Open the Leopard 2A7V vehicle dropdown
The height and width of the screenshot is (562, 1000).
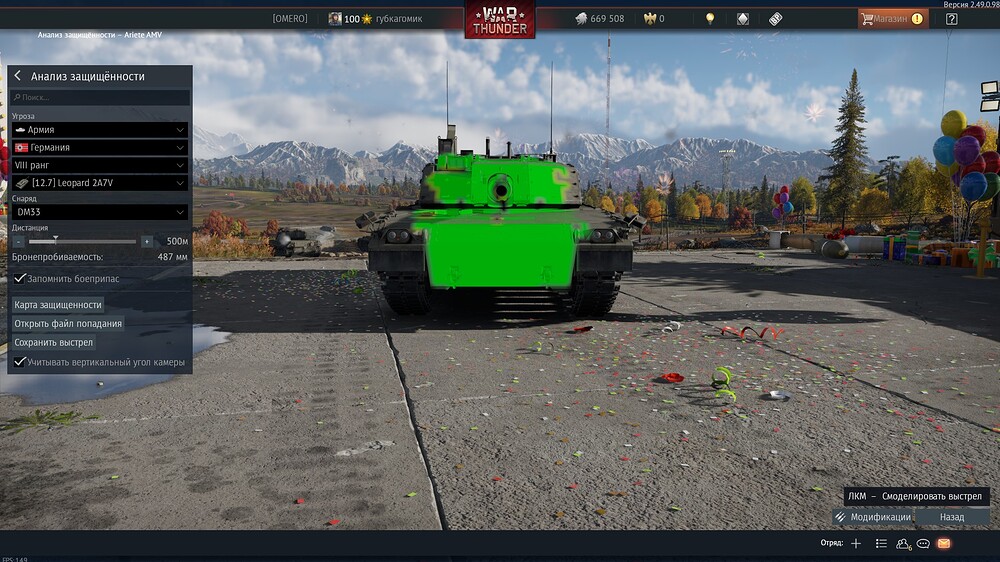(x=99, y=183)
